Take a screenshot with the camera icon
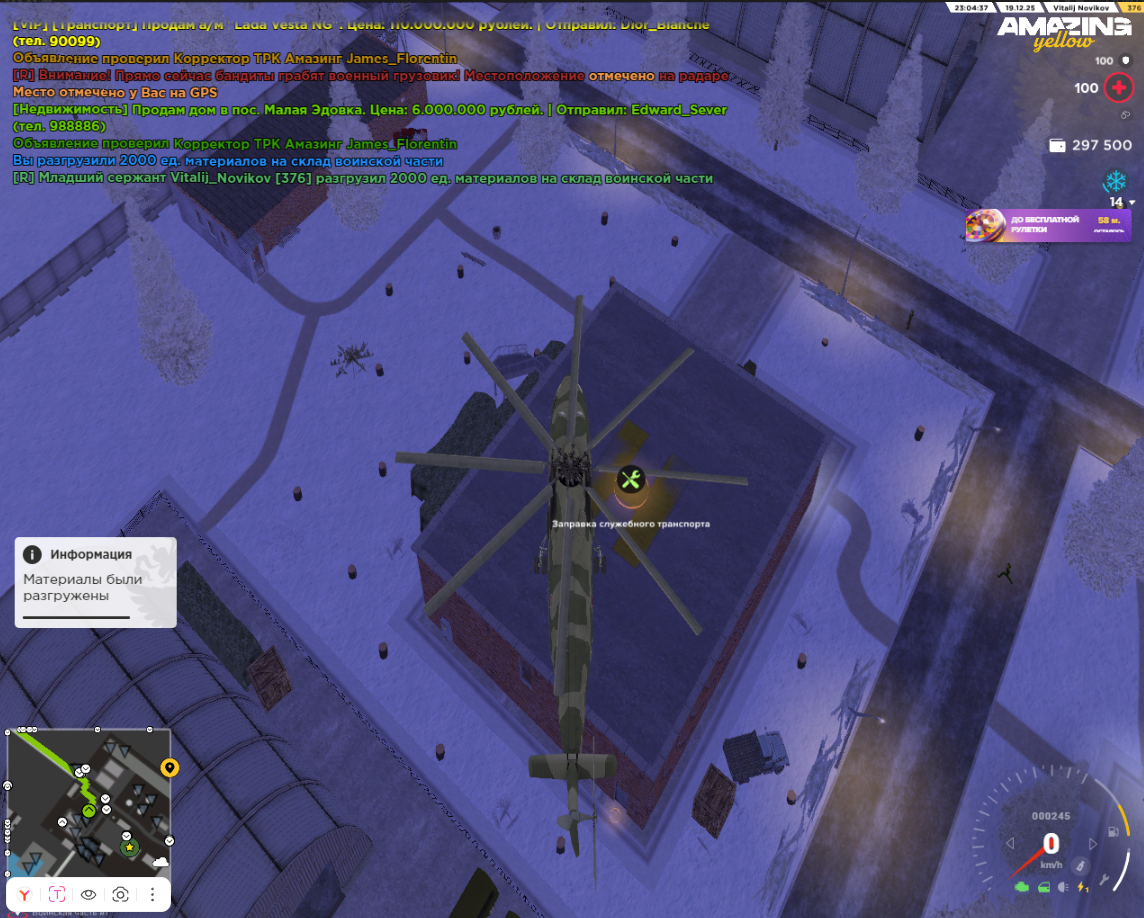Viewport: 1144px width, 918px height. (120, 894)
